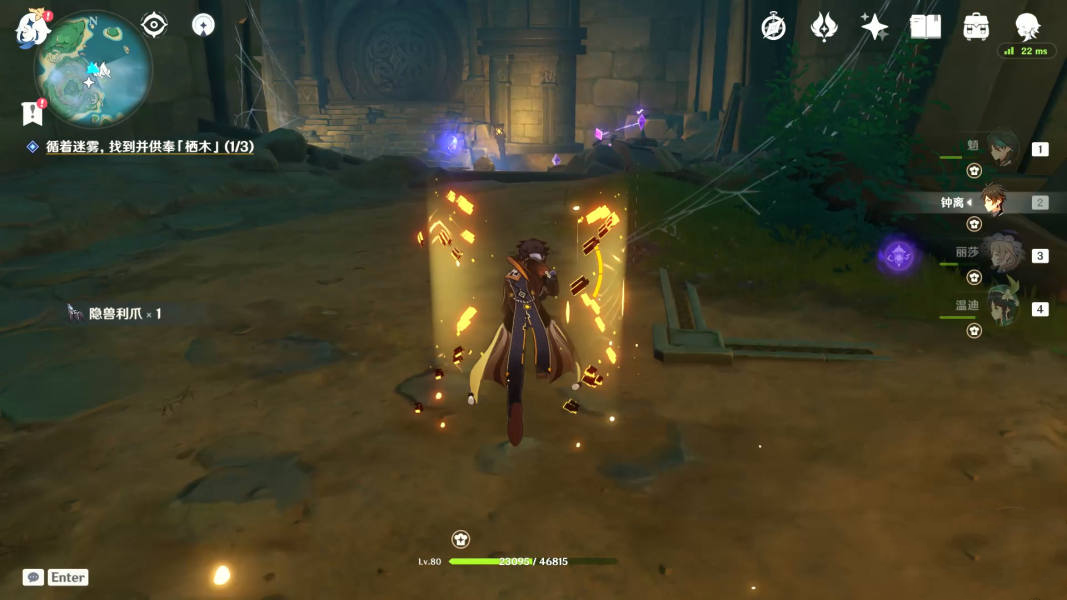Open the adventurer handbook book icon
The width and height of the screenshot is (1067, 600).
(925, 27)
